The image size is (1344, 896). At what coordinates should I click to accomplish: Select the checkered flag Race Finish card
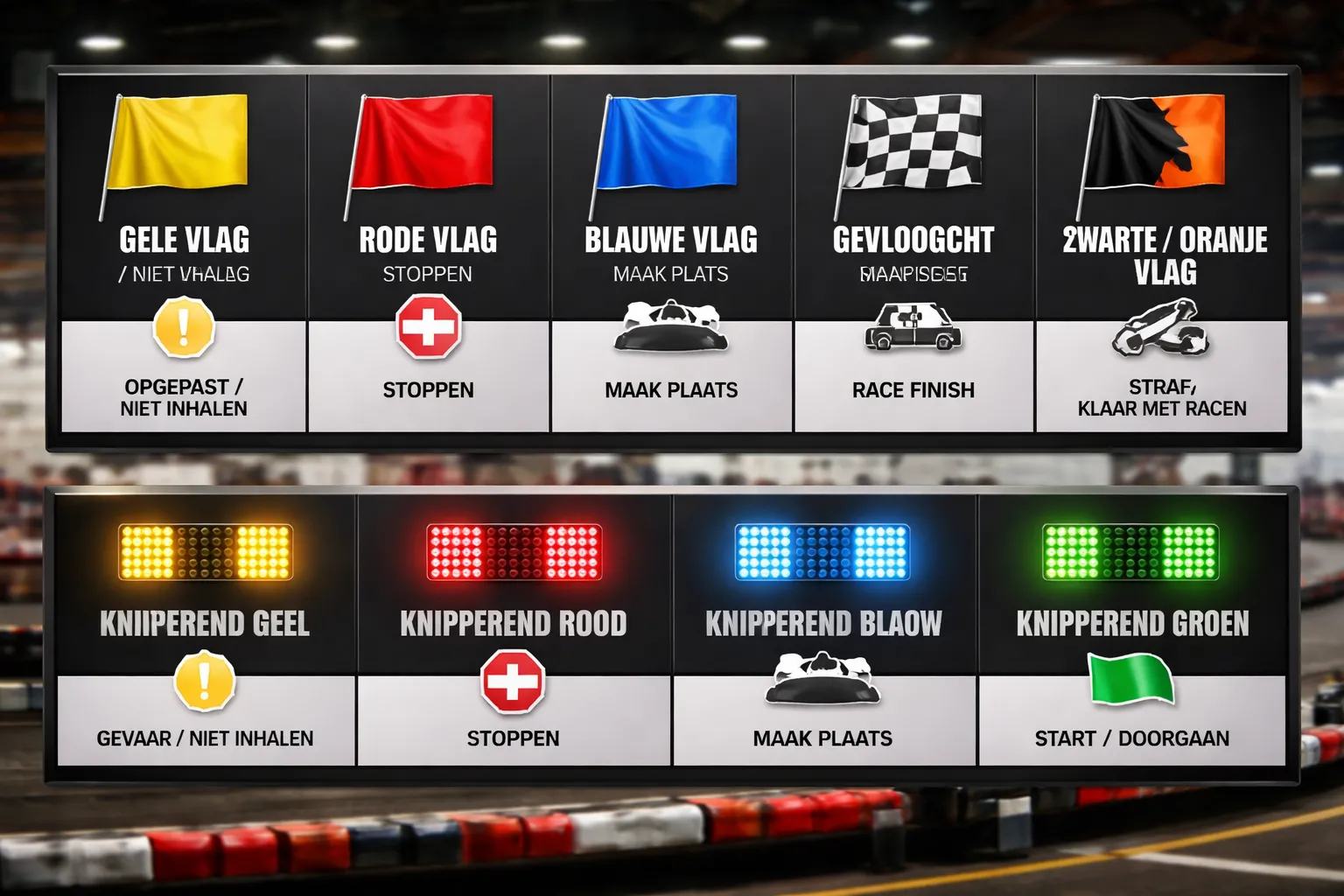click(913, 254)
